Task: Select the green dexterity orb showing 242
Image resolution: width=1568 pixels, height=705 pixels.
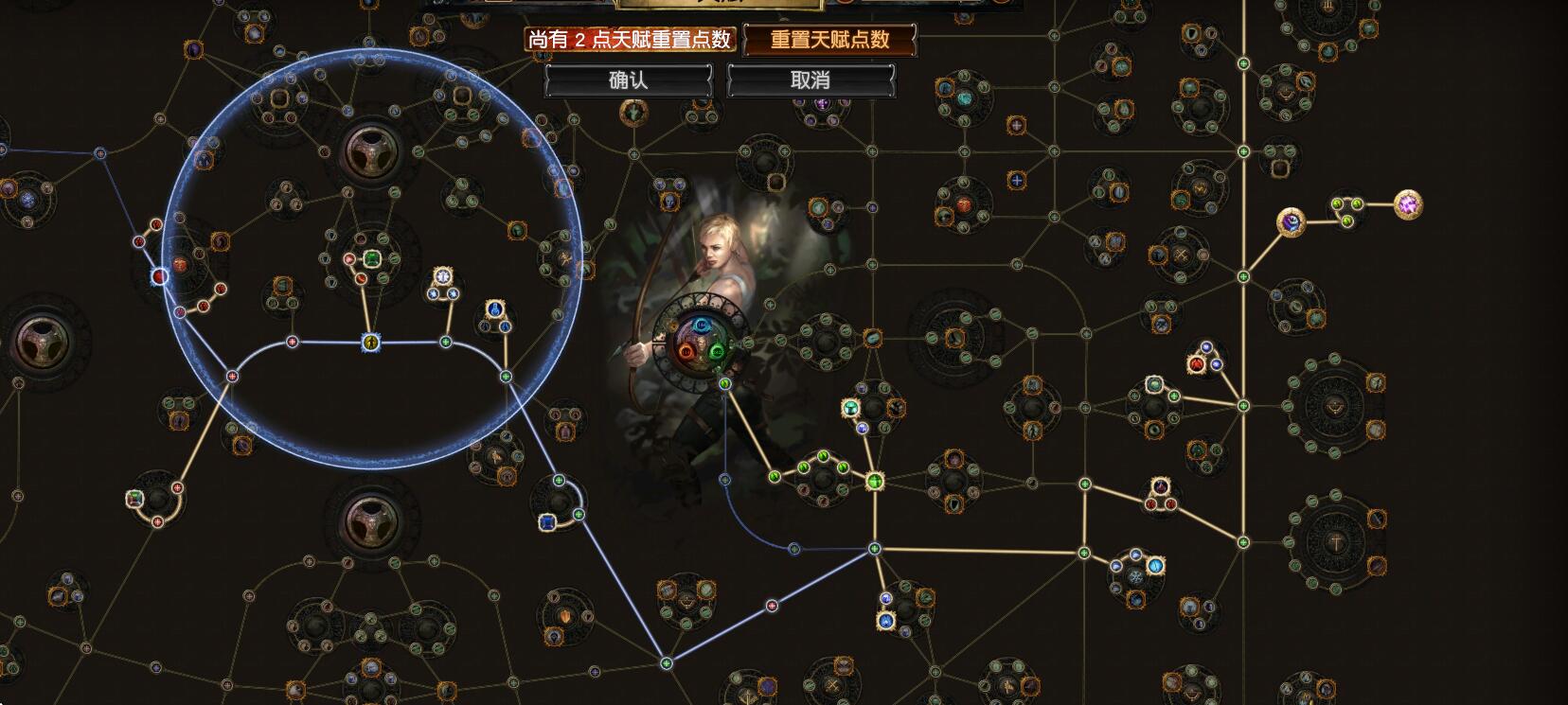Action: point(717,350)
